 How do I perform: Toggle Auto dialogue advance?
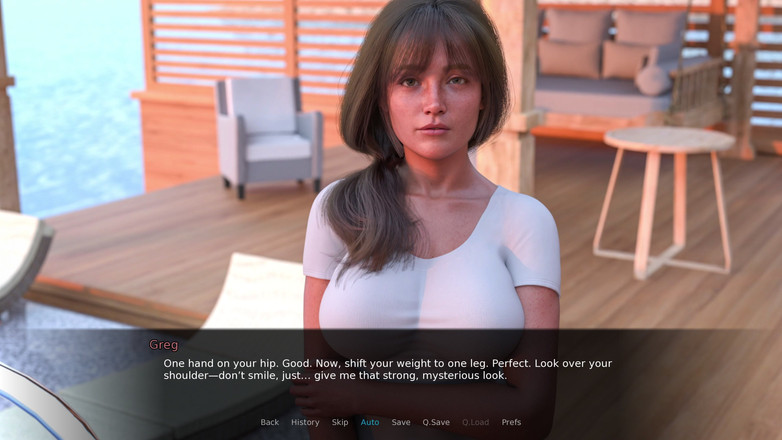(x=370, y=422)
